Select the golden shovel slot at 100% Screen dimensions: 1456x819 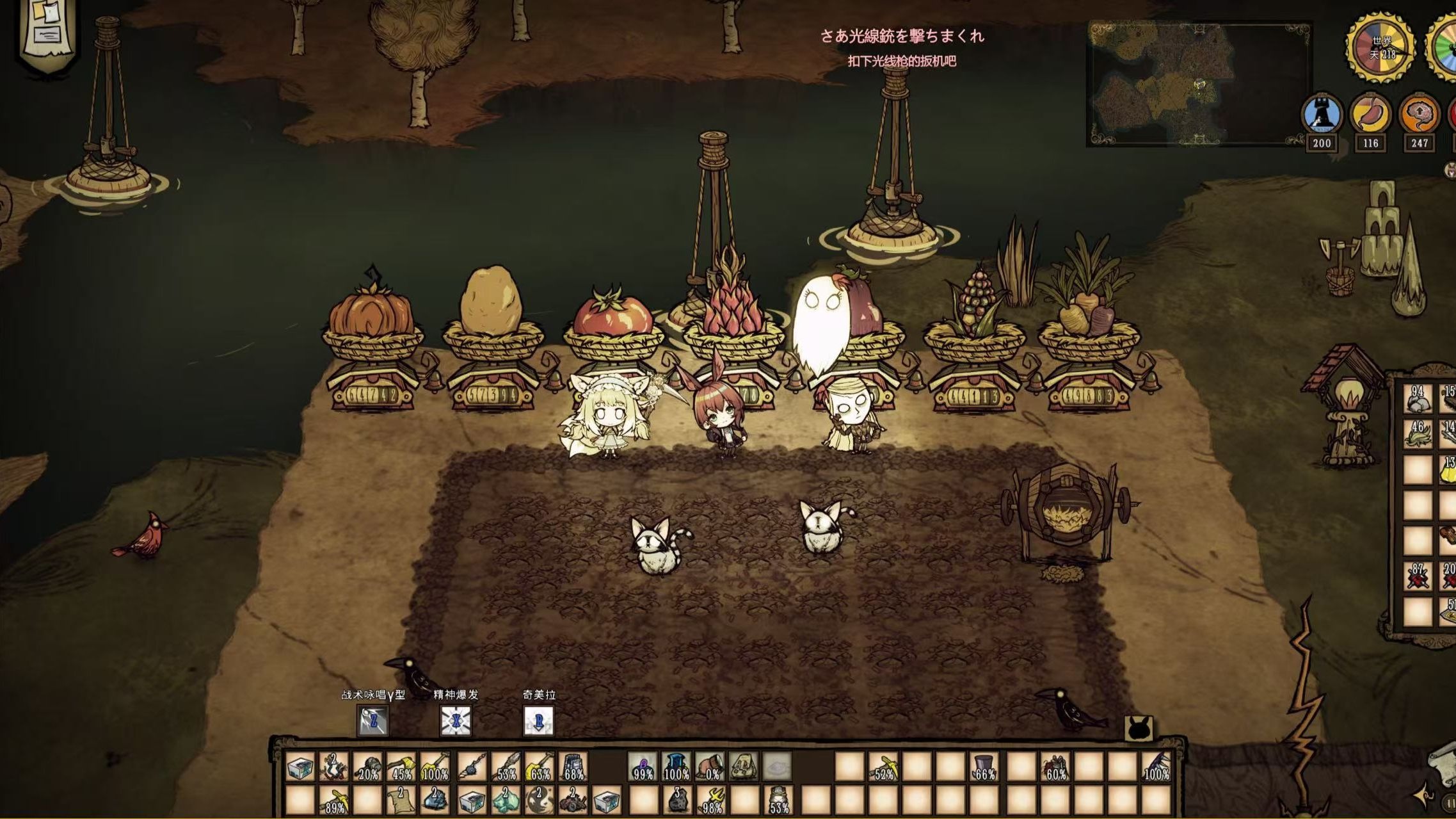click(435, 766)
